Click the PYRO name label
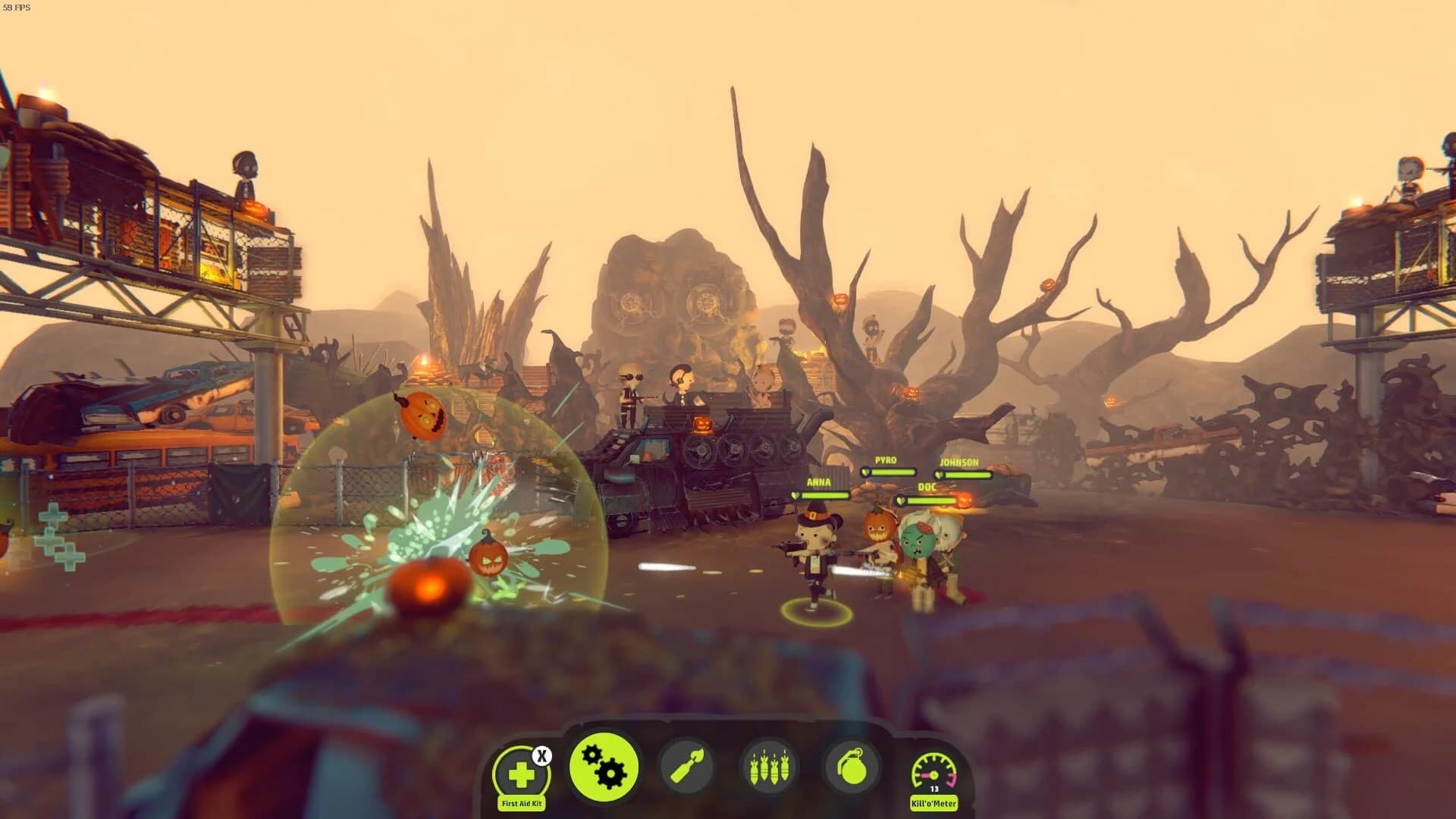The image size is (1456, 819). click(886, 460)
